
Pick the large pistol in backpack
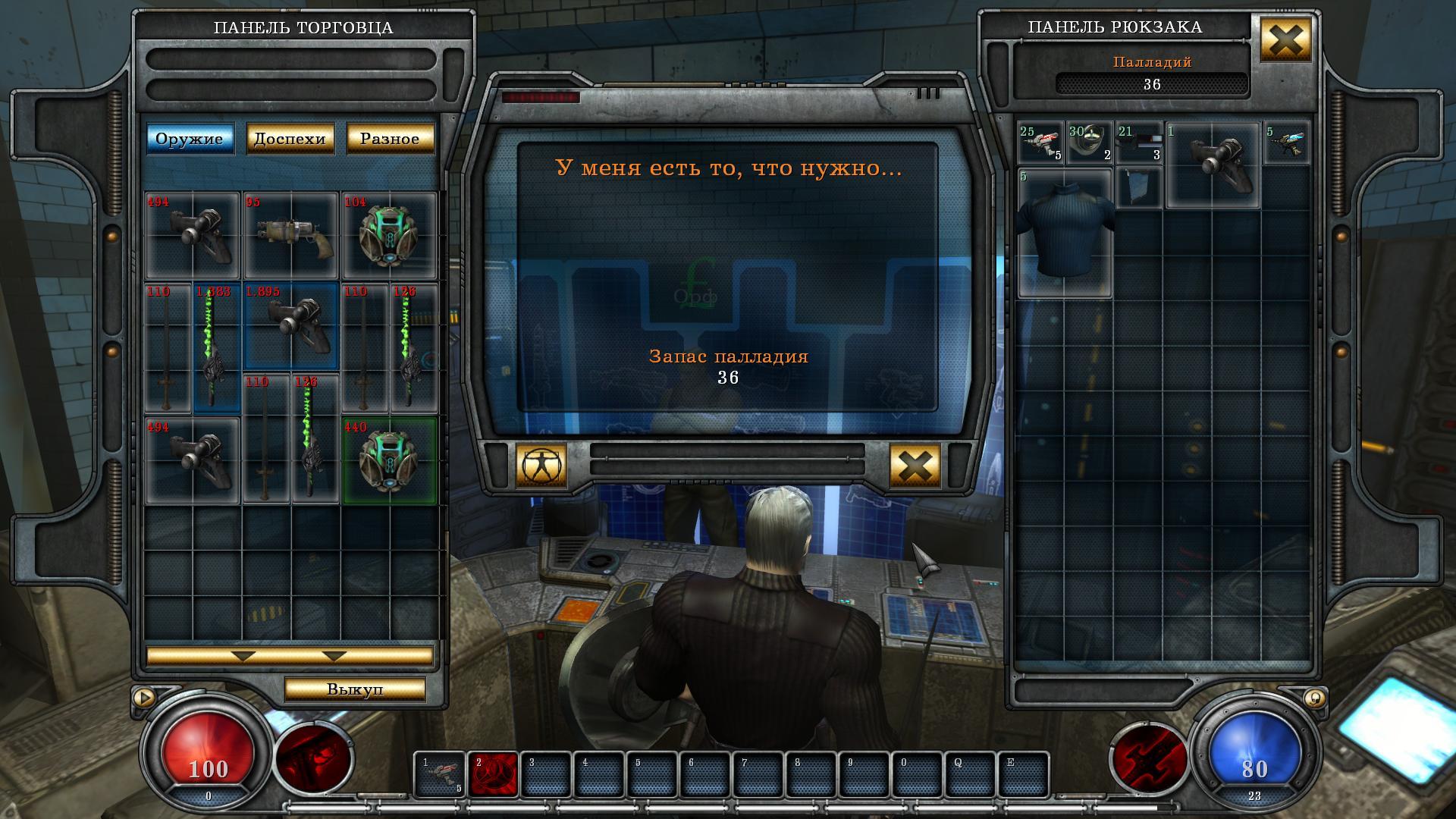click(x=1213, y=165)
